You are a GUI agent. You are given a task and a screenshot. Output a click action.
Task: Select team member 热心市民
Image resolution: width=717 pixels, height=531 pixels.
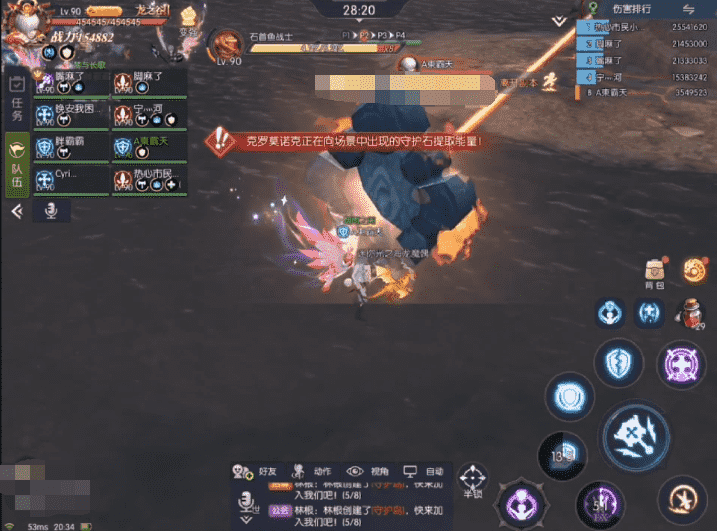click(x=148, y=180)
